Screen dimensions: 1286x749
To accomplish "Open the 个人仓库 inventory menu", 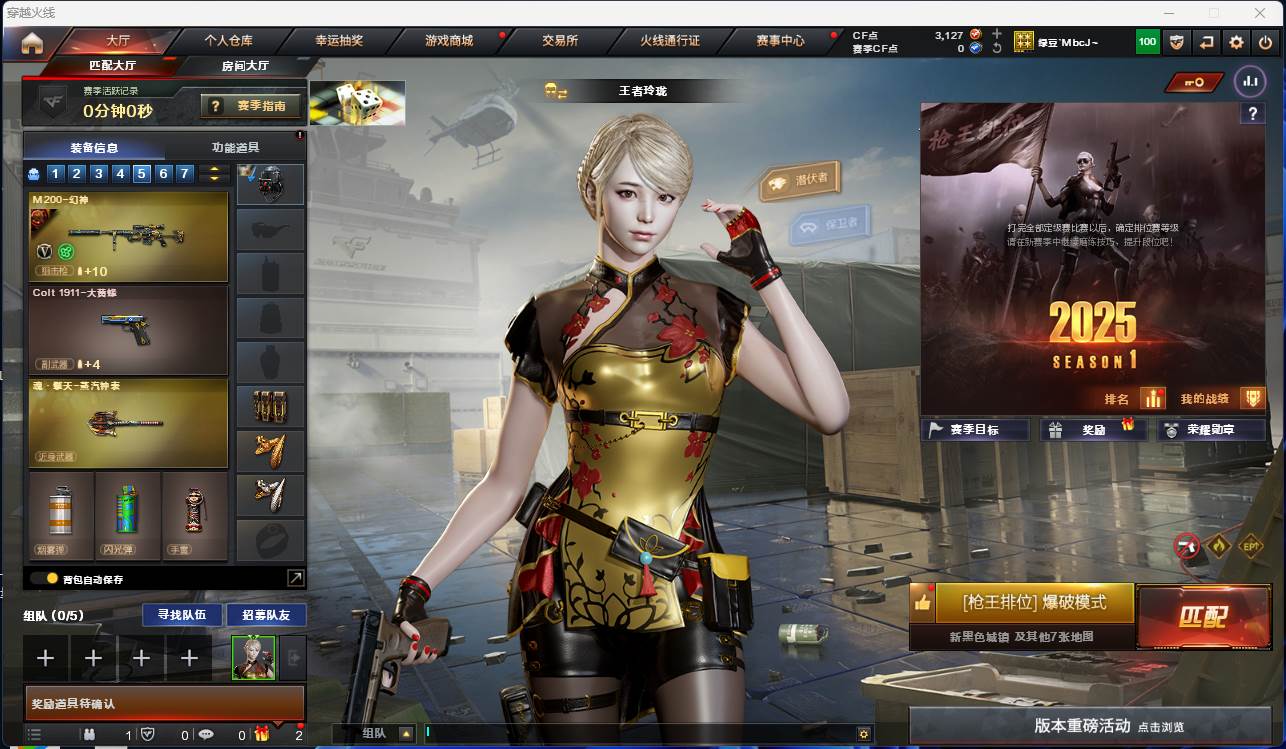I will tap(228, 41).
